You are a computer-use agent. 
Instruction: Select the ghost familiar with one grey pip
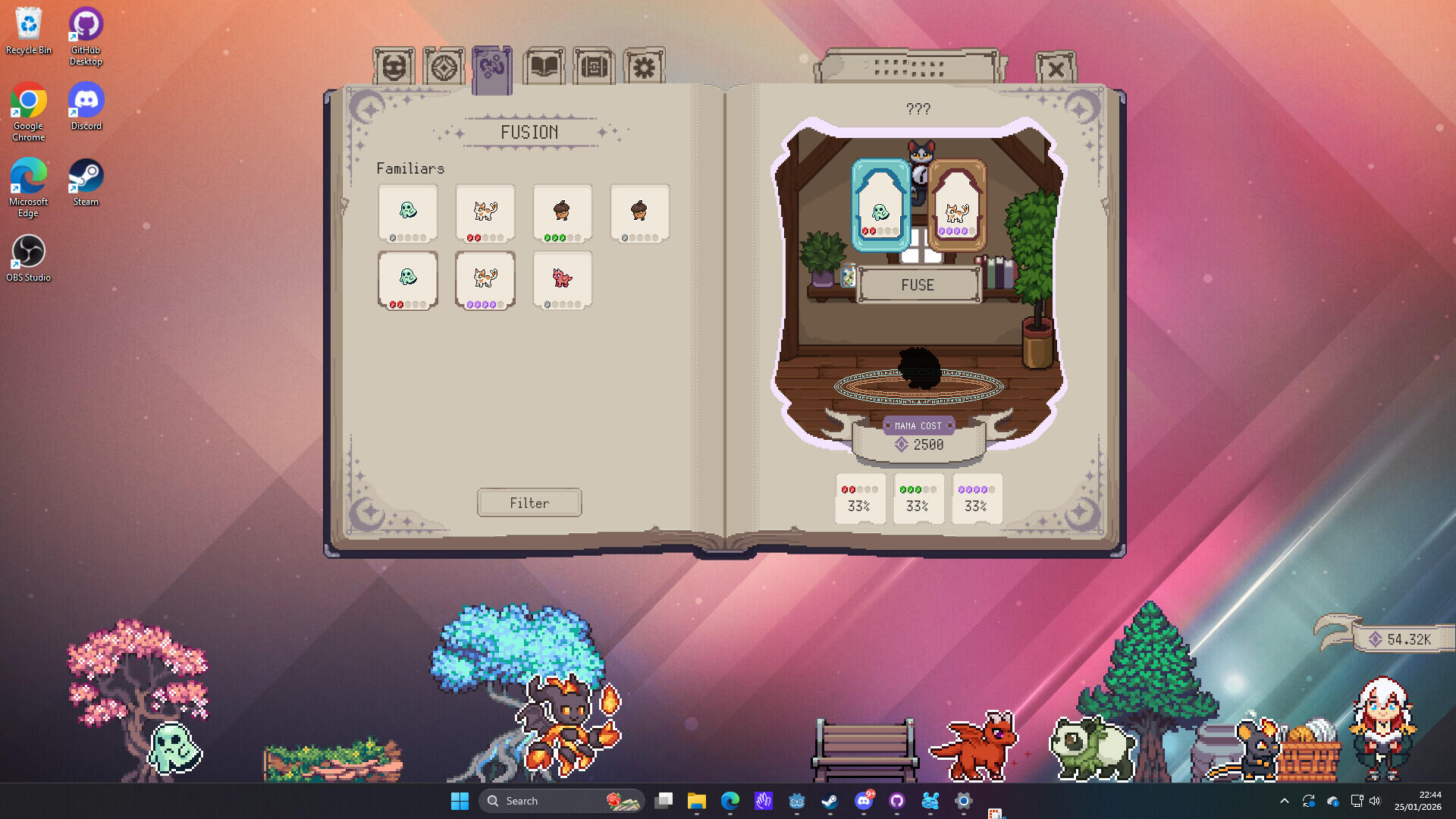coord(408,213)
